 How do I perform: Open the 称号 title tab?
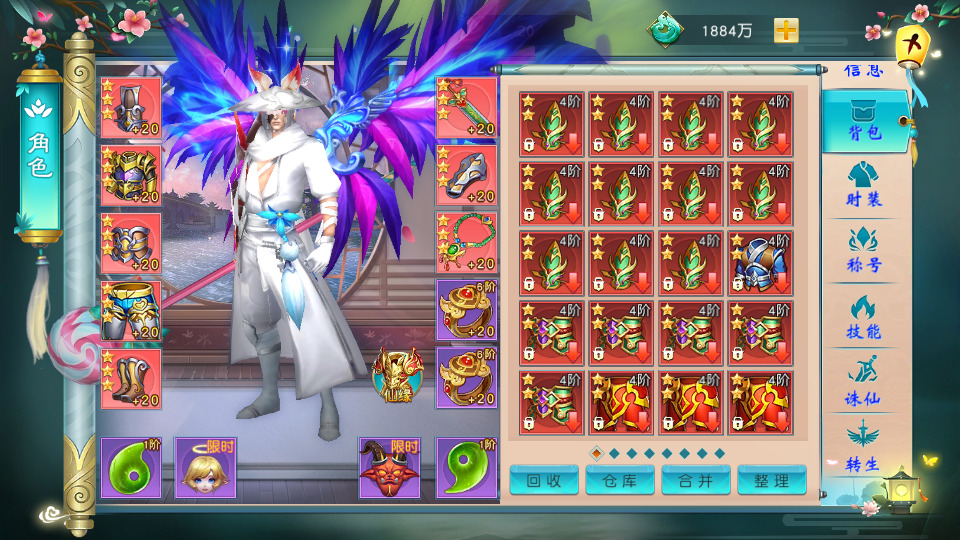862,250
